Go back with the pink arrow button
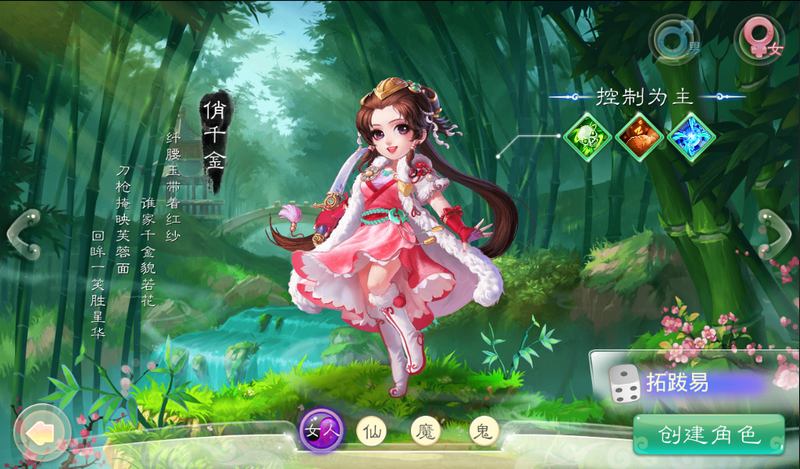 pyautogui.click(x=40, y=432)
